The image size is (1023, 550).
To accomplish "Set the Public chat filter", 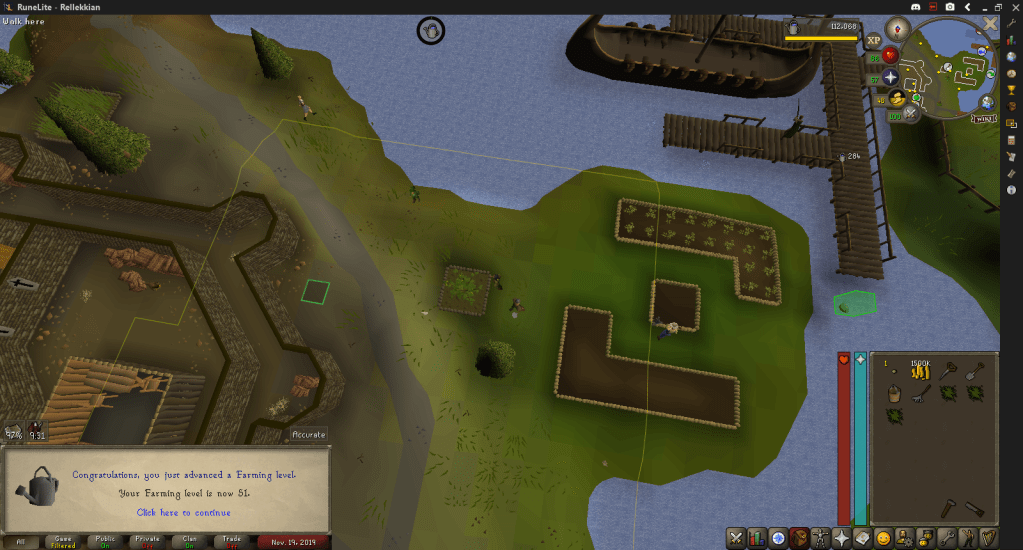I will (105, 541).
